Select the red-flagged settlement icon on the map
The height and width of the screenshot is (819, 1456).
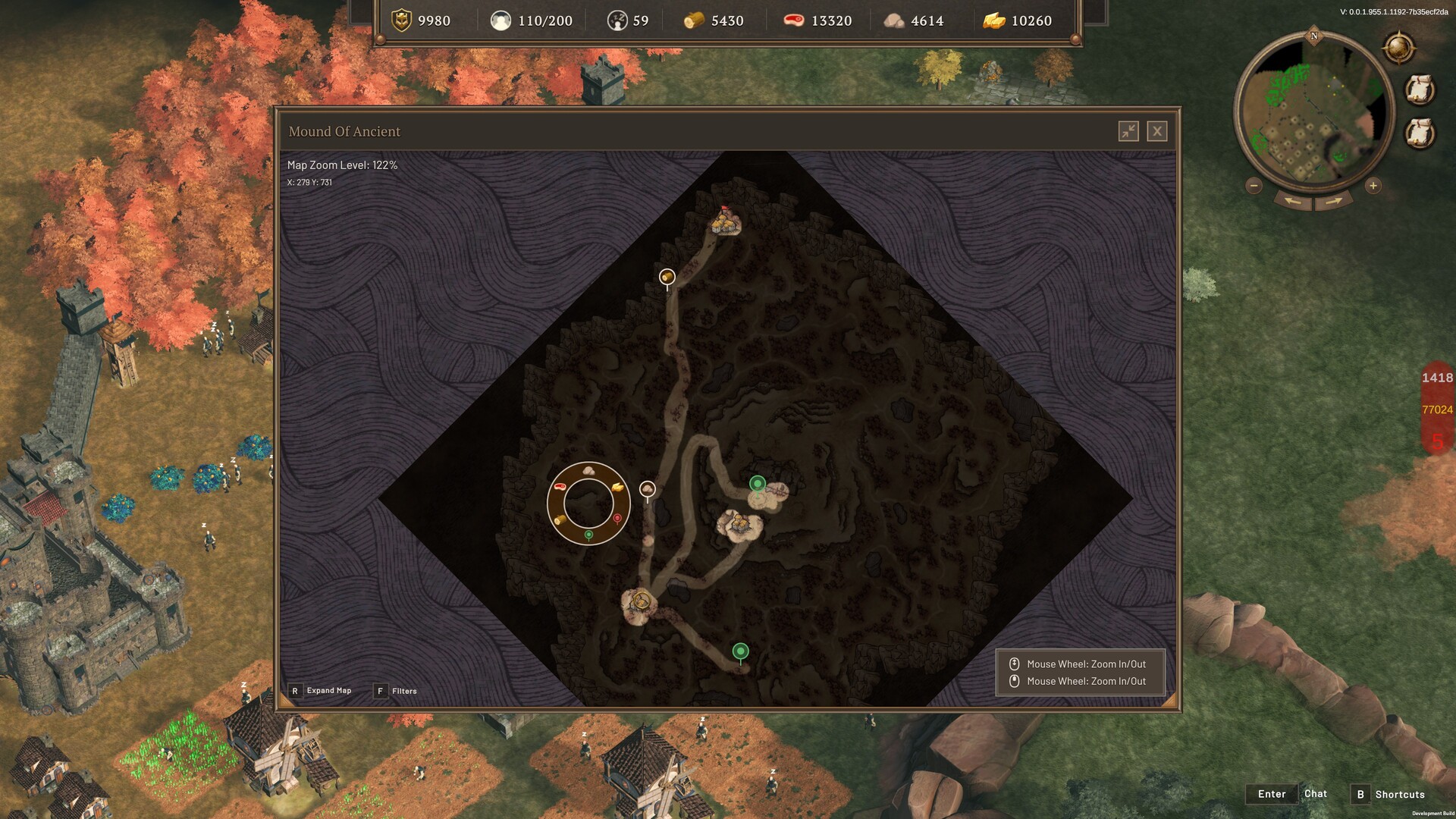coord(726,221)
